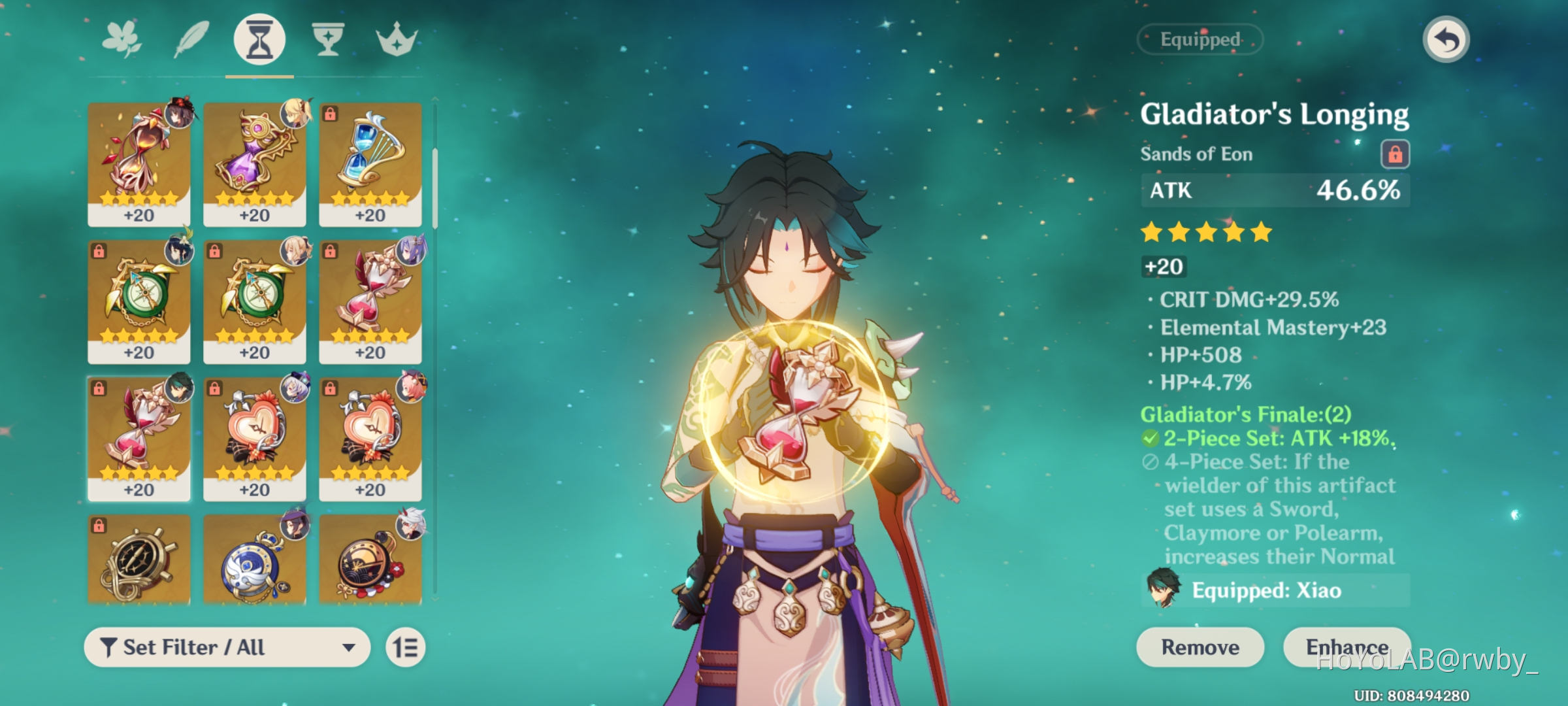1568x706 pixels.
Task: Open the Goblet of Eonothem category
Action: tap(328, 39)
